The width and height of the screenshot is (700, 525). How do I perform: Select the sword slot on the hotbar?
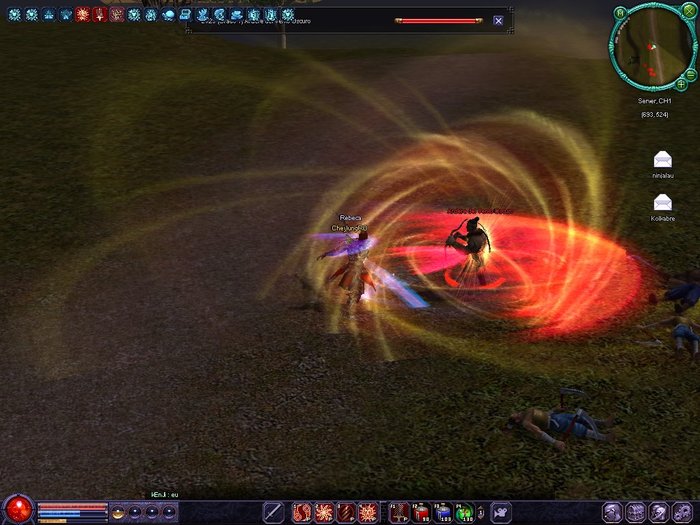pos(274,513)
